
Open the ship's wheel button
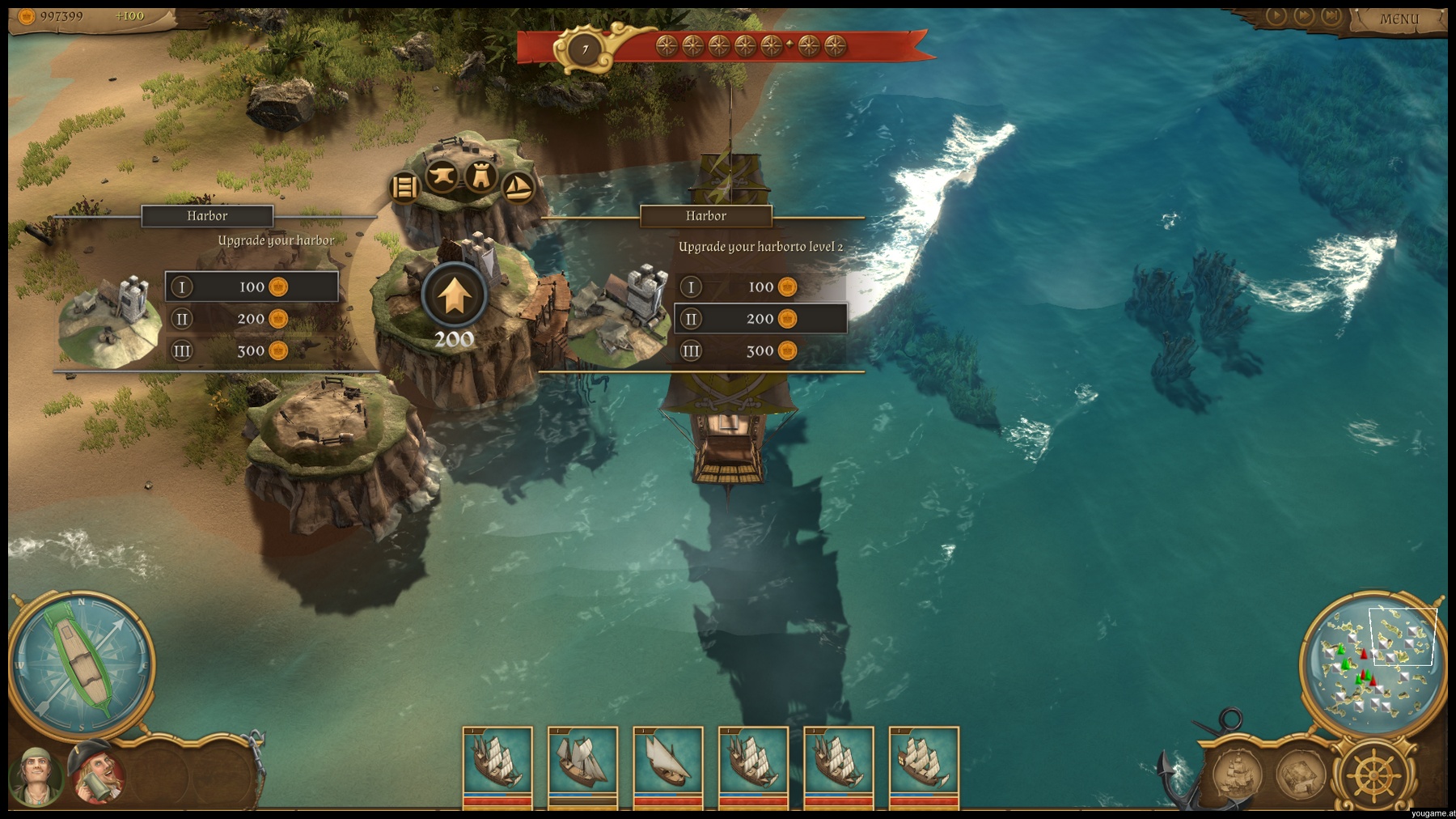[1373, 777]
